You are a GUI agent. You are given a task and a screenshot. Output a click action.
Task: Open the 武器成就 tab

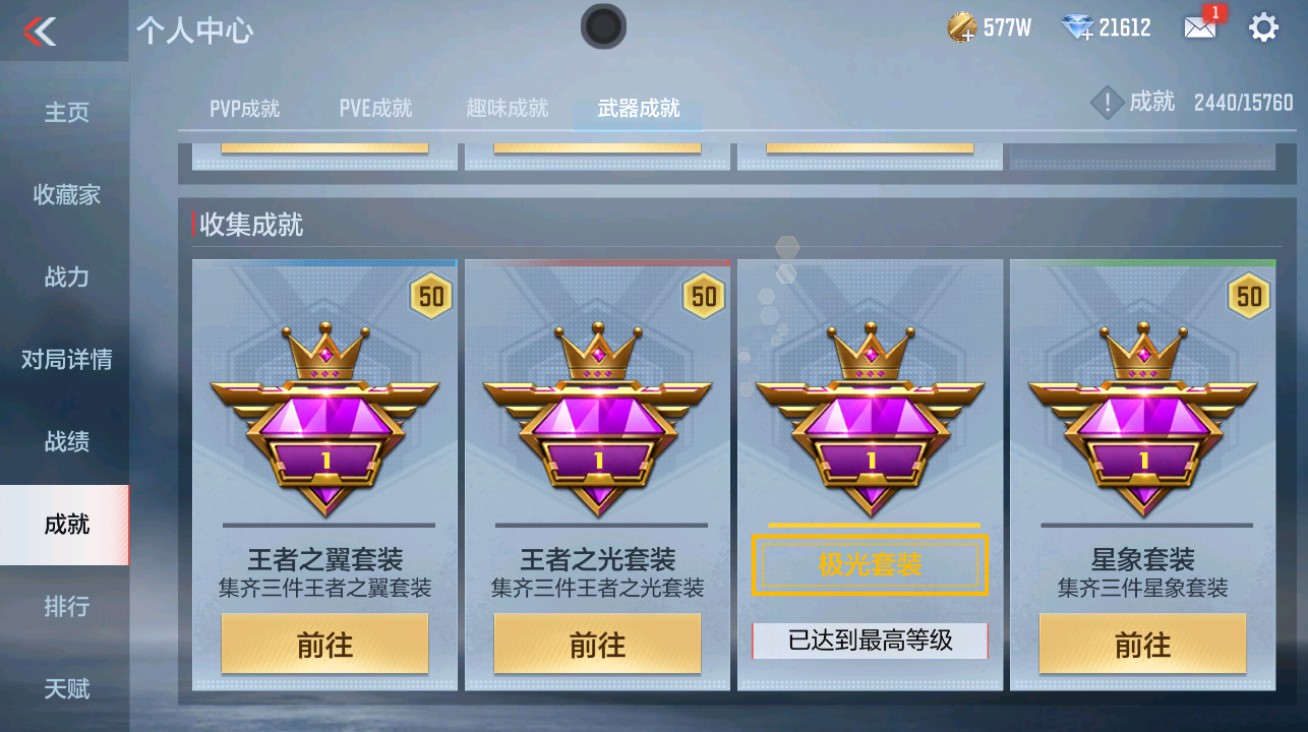[638, 107]
